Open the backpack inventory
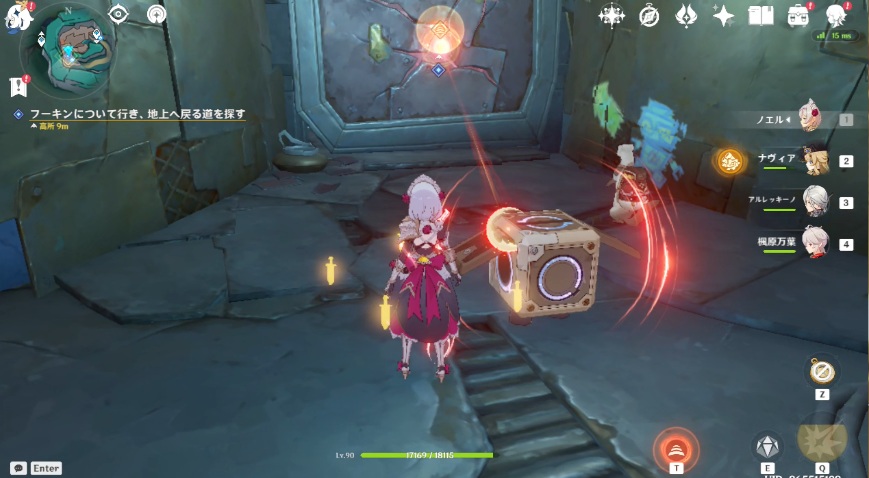The height and width of the screenshot is (478, 869). (x=798, y=15)
